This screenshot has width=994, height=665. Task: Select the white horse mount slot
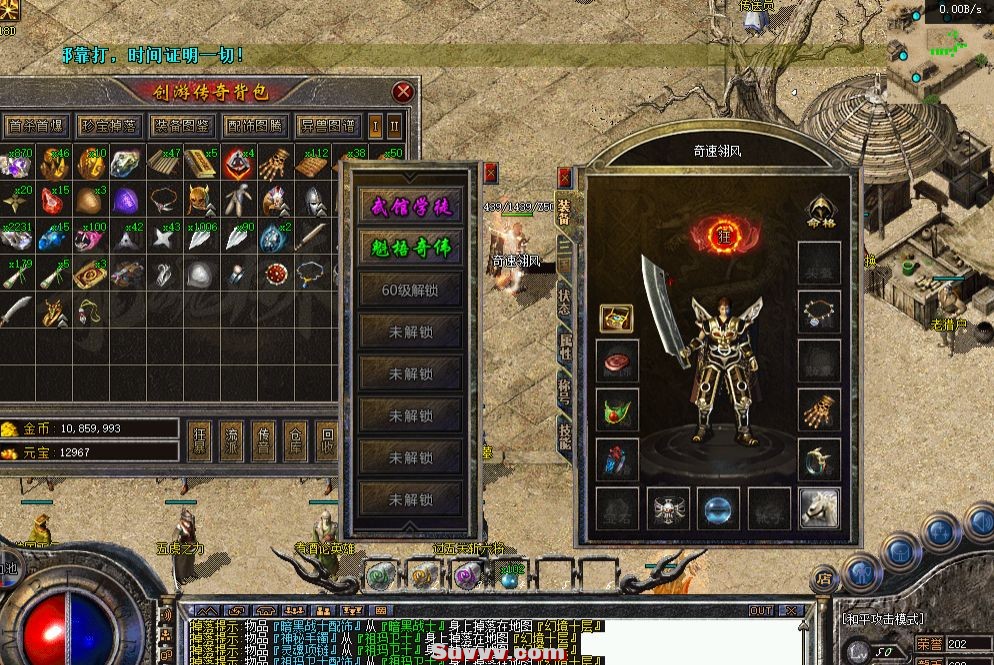click(x=819, y=508)
